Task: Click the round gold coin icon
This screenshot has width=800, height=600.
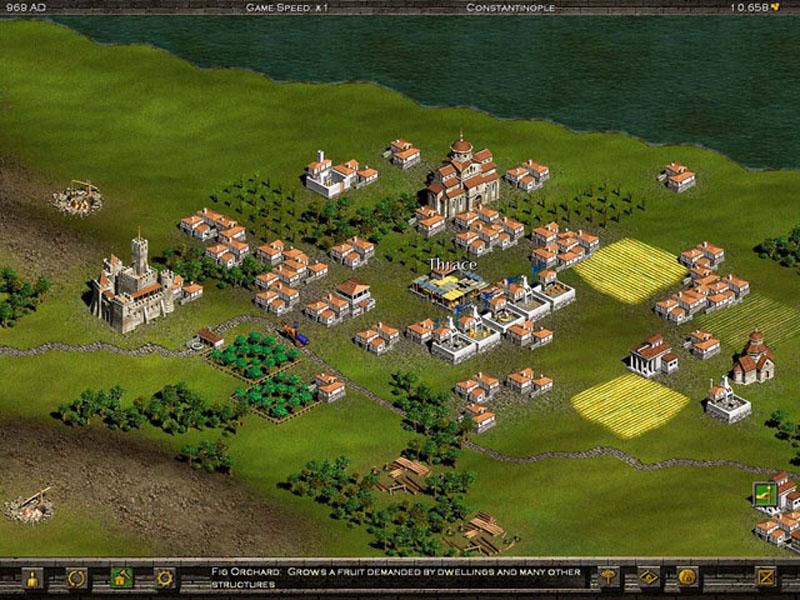Action: coord(687,577)
